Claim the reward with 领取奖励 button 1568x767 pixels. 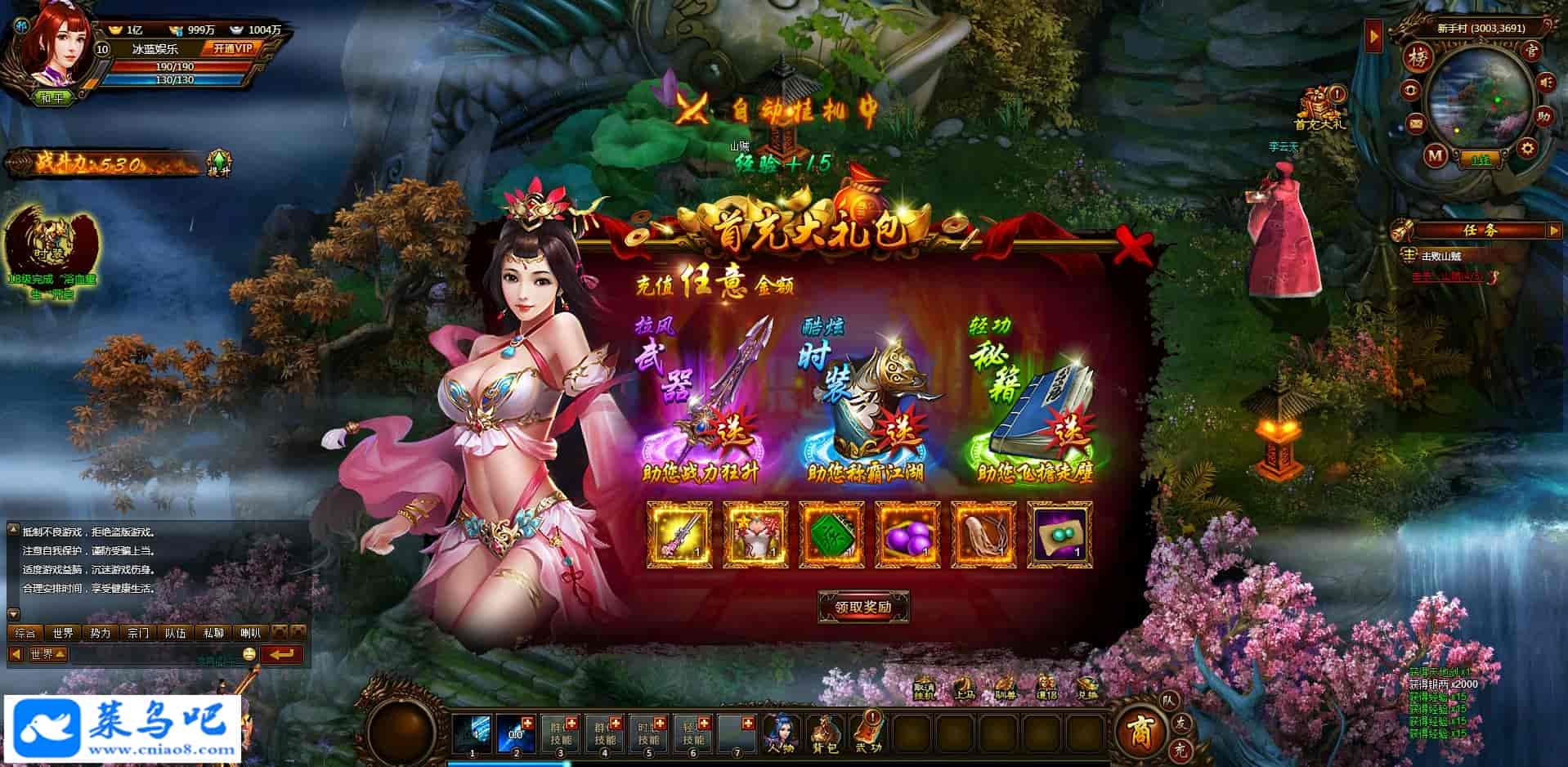862,607
